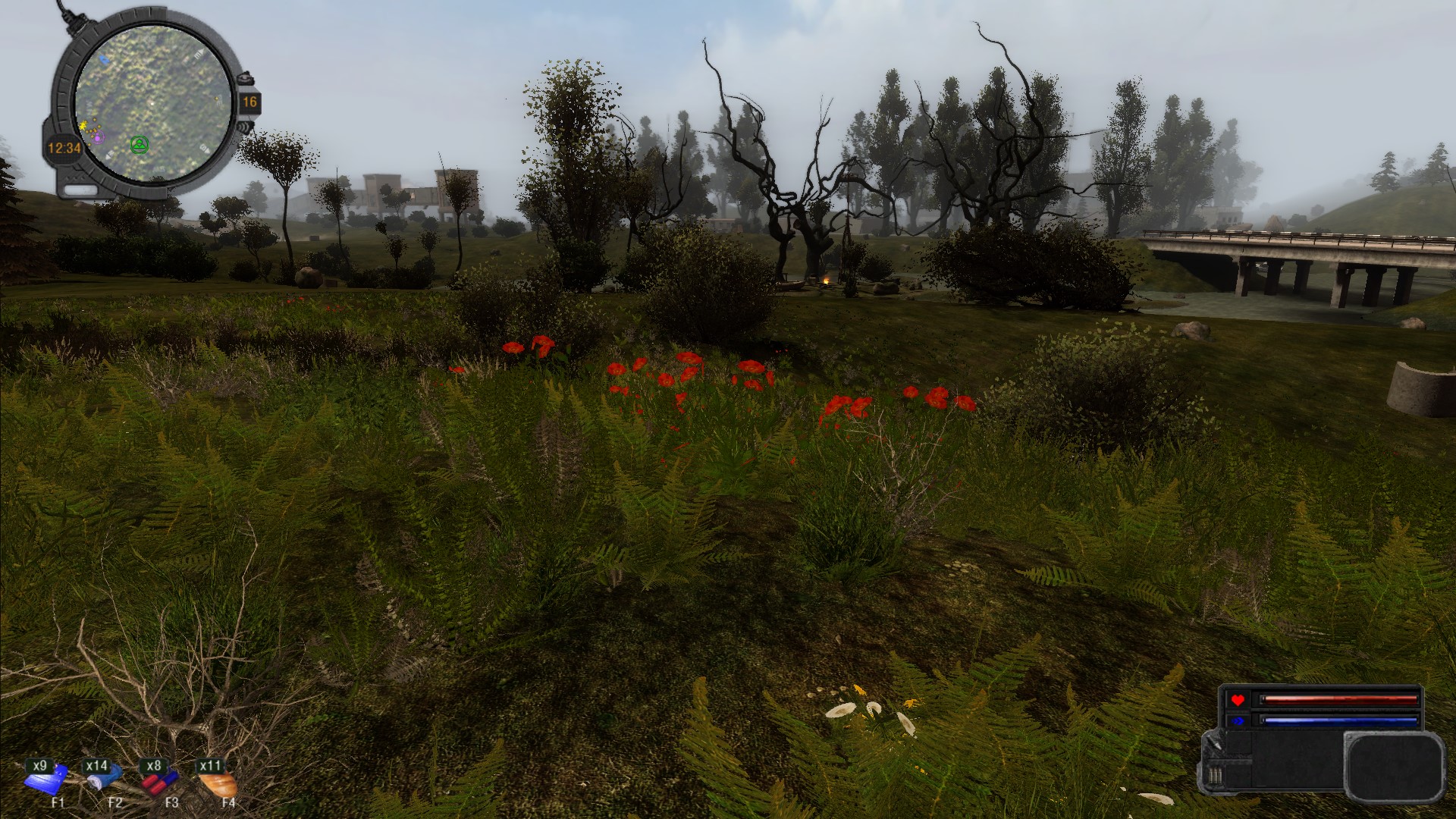This screenshot has height=819, width=1456.
Task: Click the visibility eye indicator above the ammo counter
Action: point(247,79)
